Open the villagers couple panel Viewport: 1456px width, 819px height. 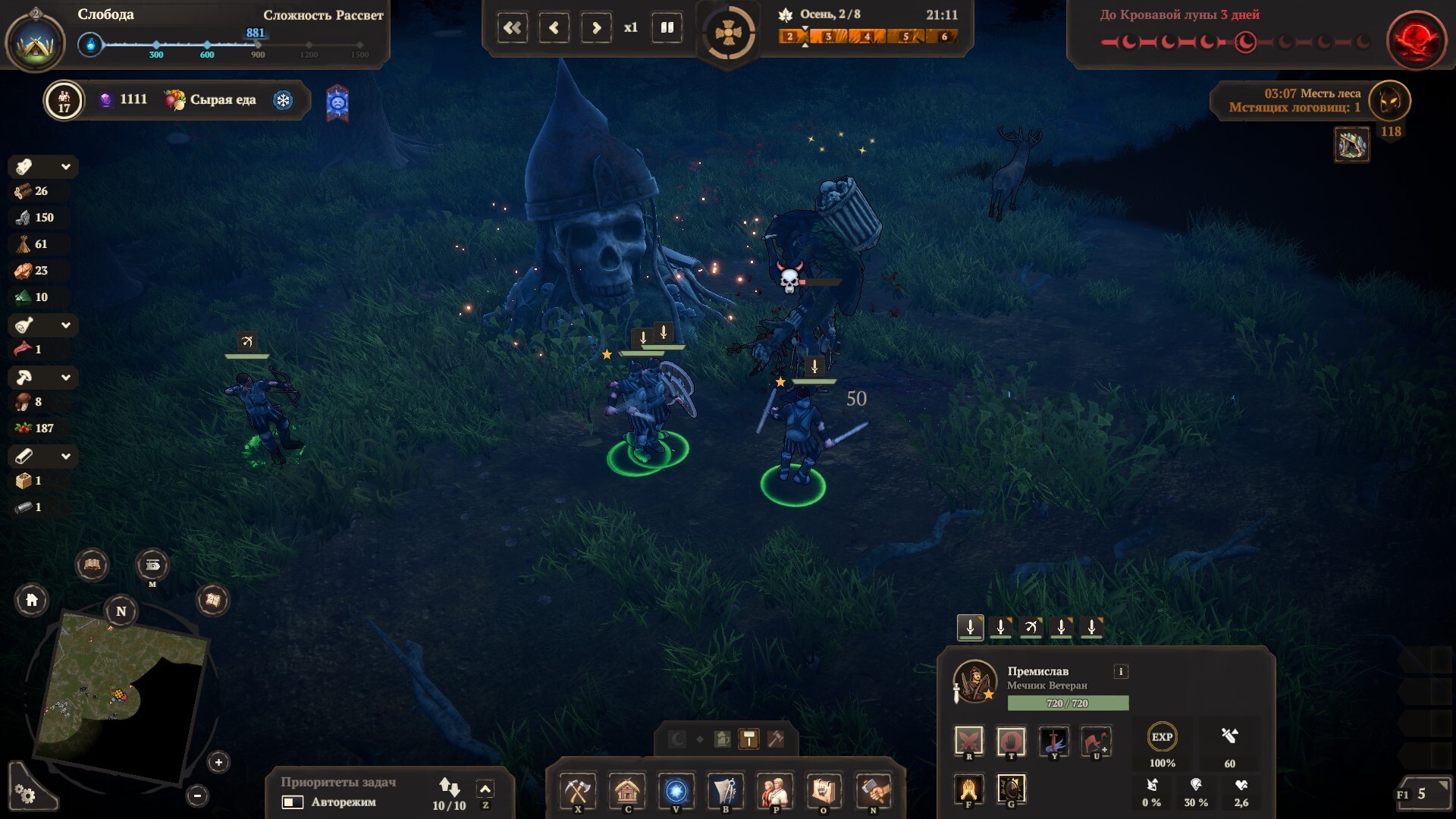pos(774,791)
